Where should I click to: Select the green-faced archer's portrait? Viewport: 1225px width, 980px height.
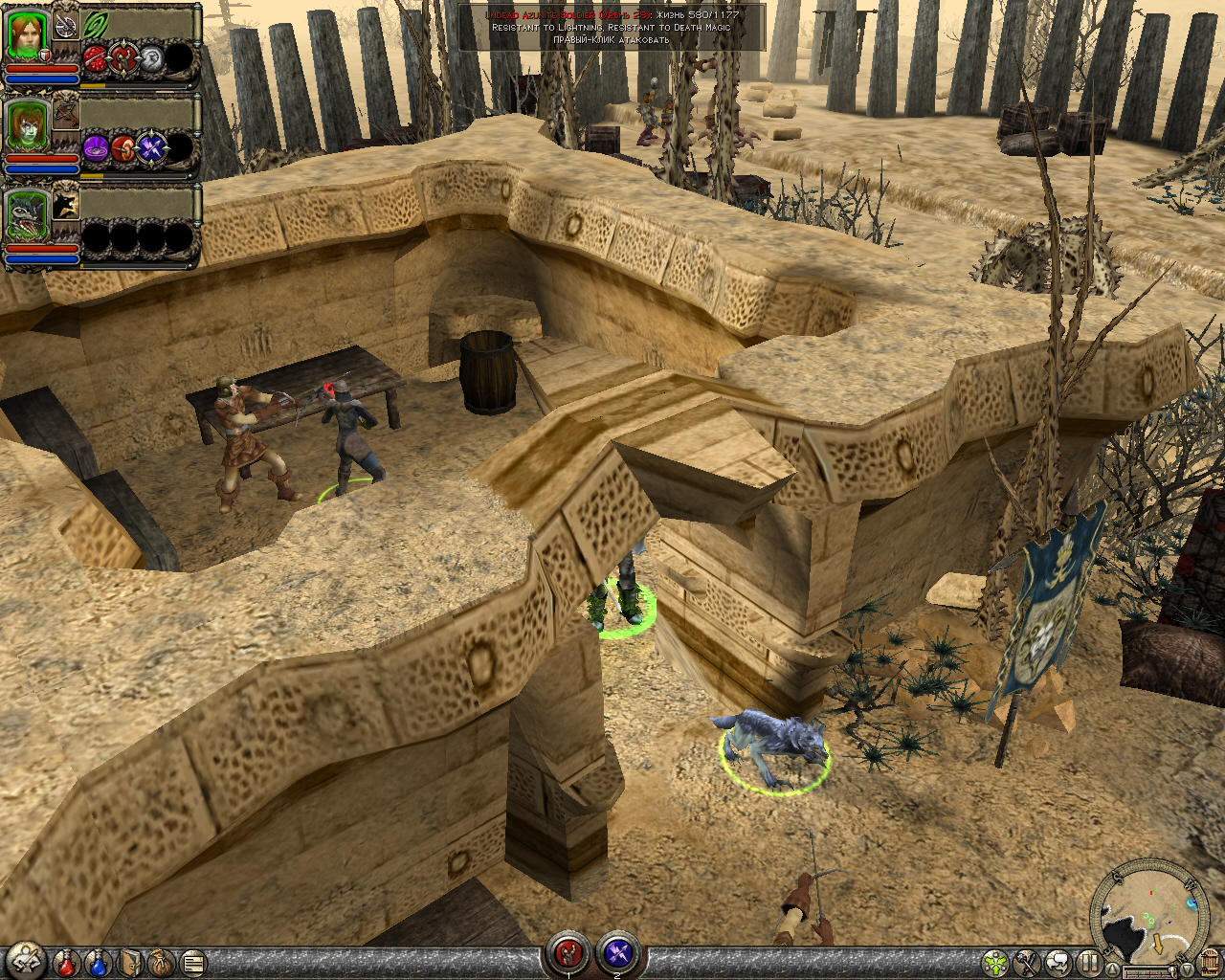pyautogui.click(x=27, y=124)
